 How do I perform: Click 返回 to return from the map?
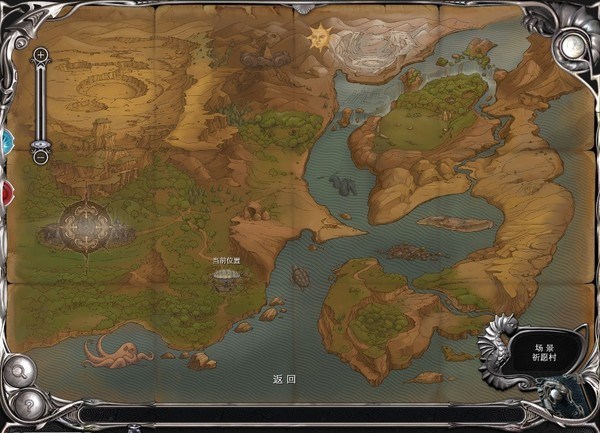[x=284, y=380]
